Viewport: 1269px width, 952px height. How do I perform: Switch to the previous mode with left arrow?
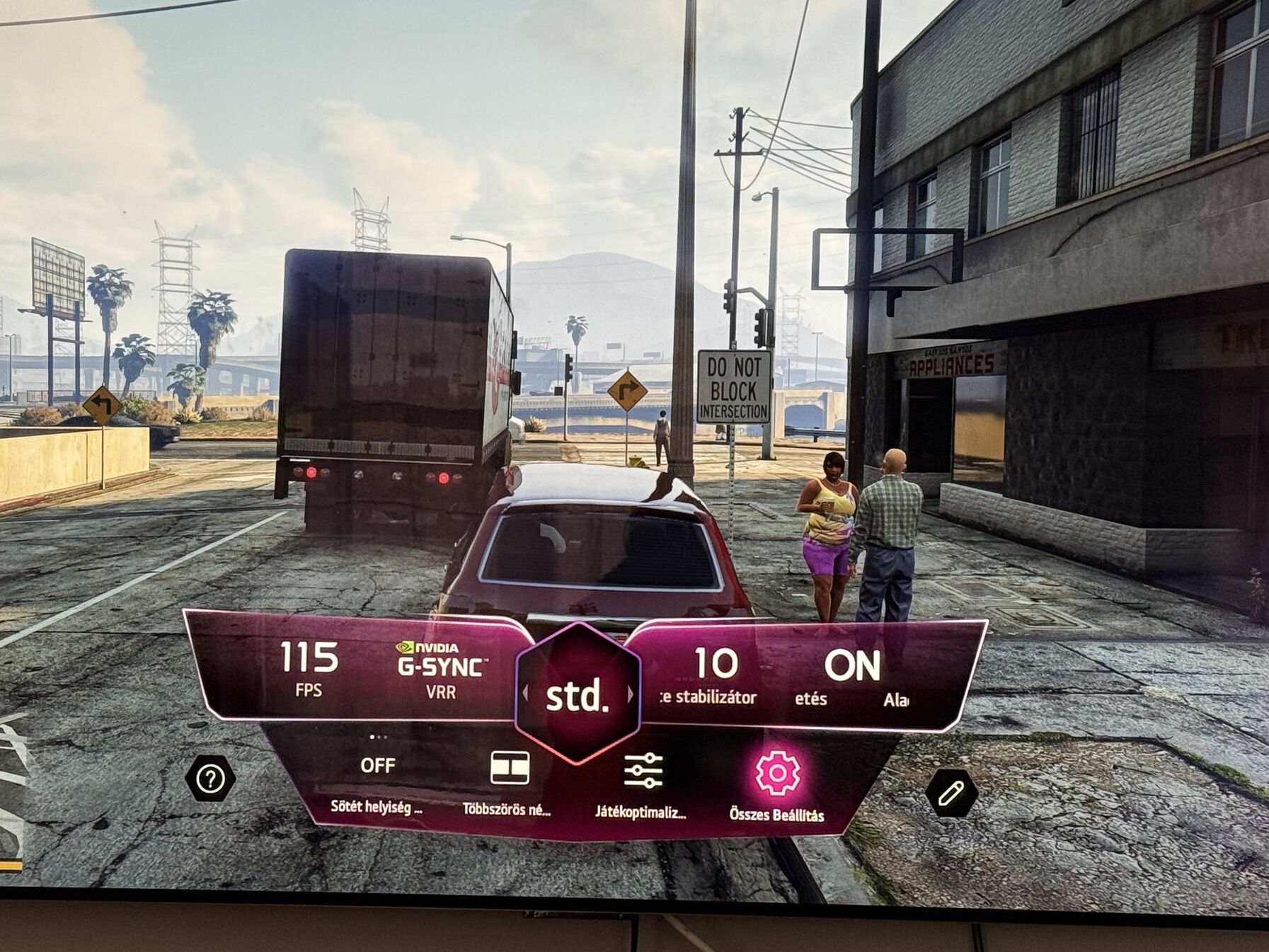(x=525, y=693)
